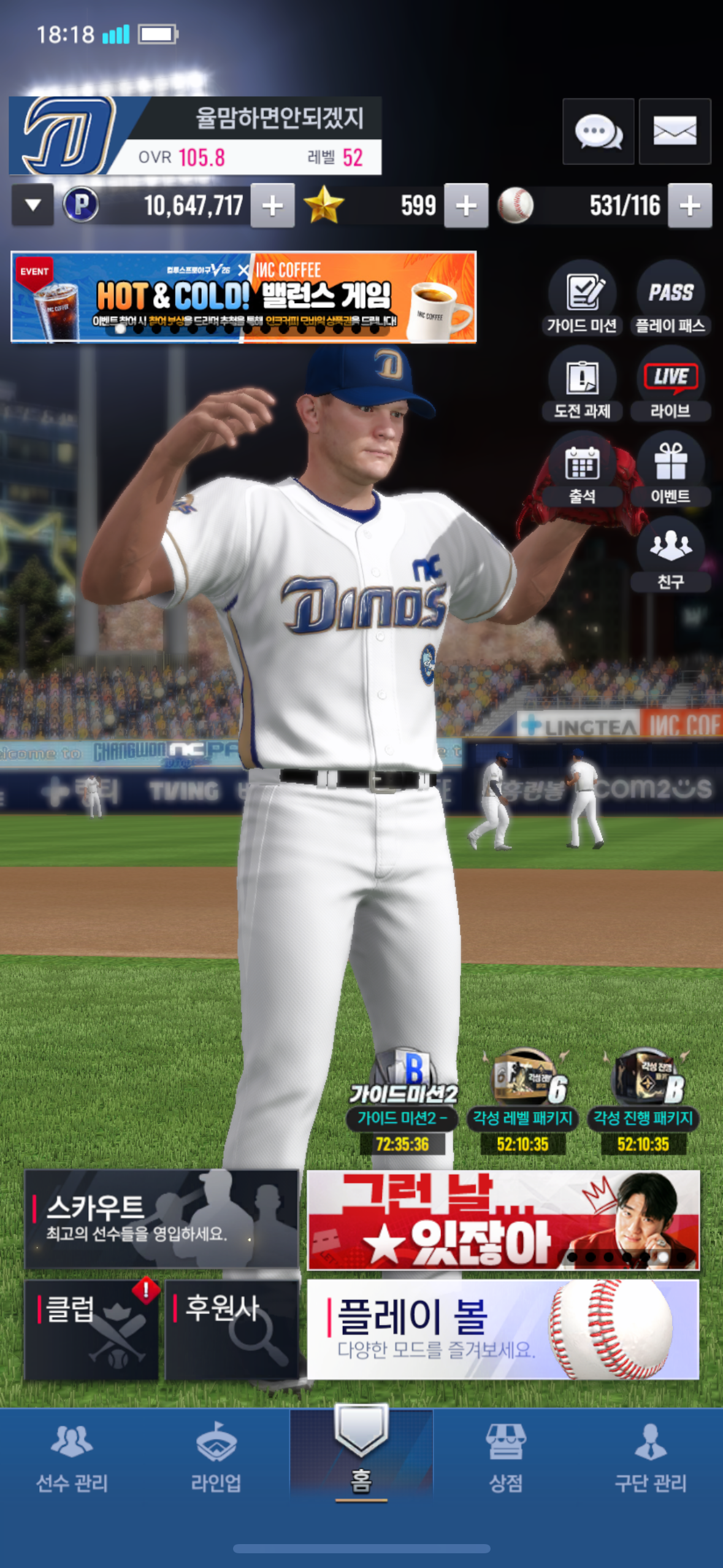723x1568 pixels.
Task: Add more star currency with plus
Action: click(x=466, y=206)
